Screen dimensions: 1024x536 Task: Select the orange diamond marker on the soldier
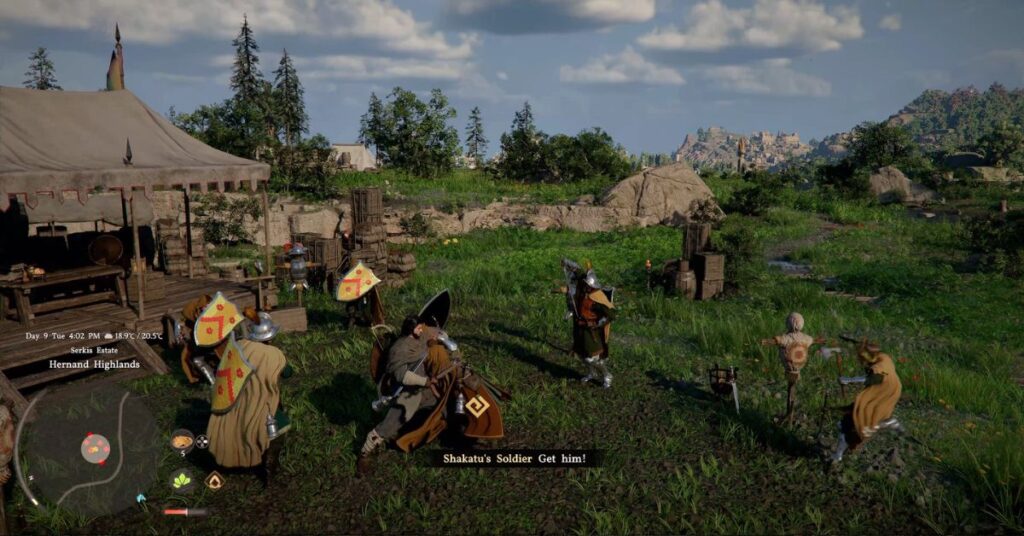point(477,405)
